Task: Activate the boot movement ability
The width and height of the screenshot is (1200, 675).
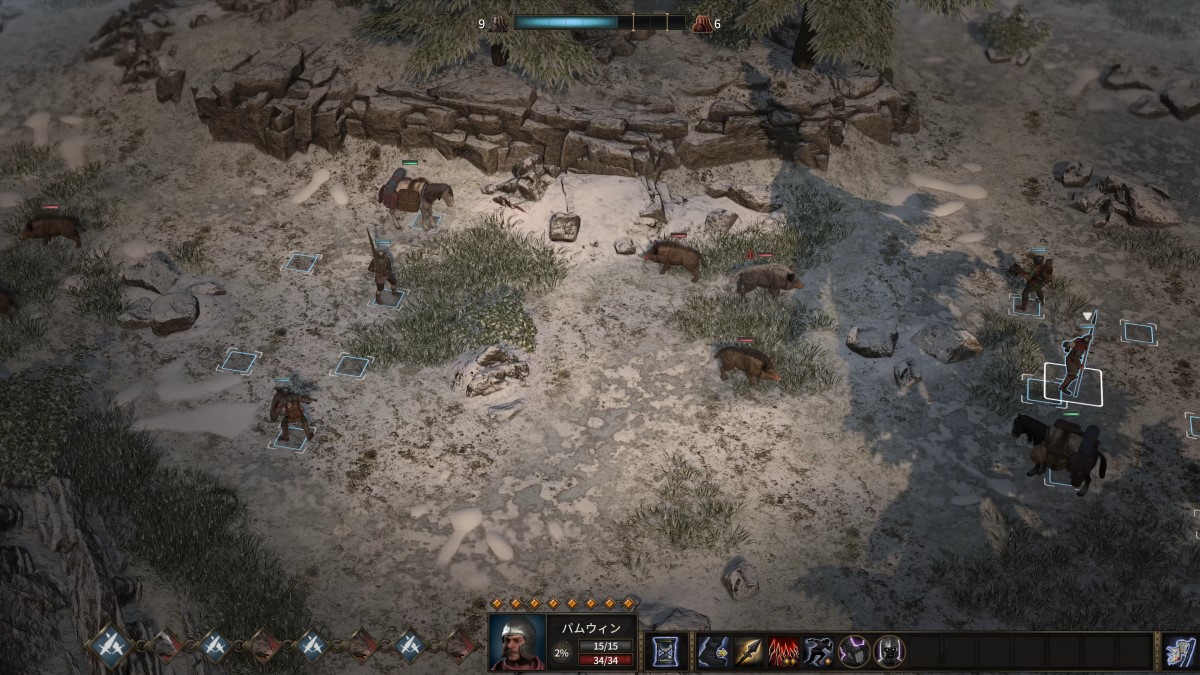Action: 714,651
